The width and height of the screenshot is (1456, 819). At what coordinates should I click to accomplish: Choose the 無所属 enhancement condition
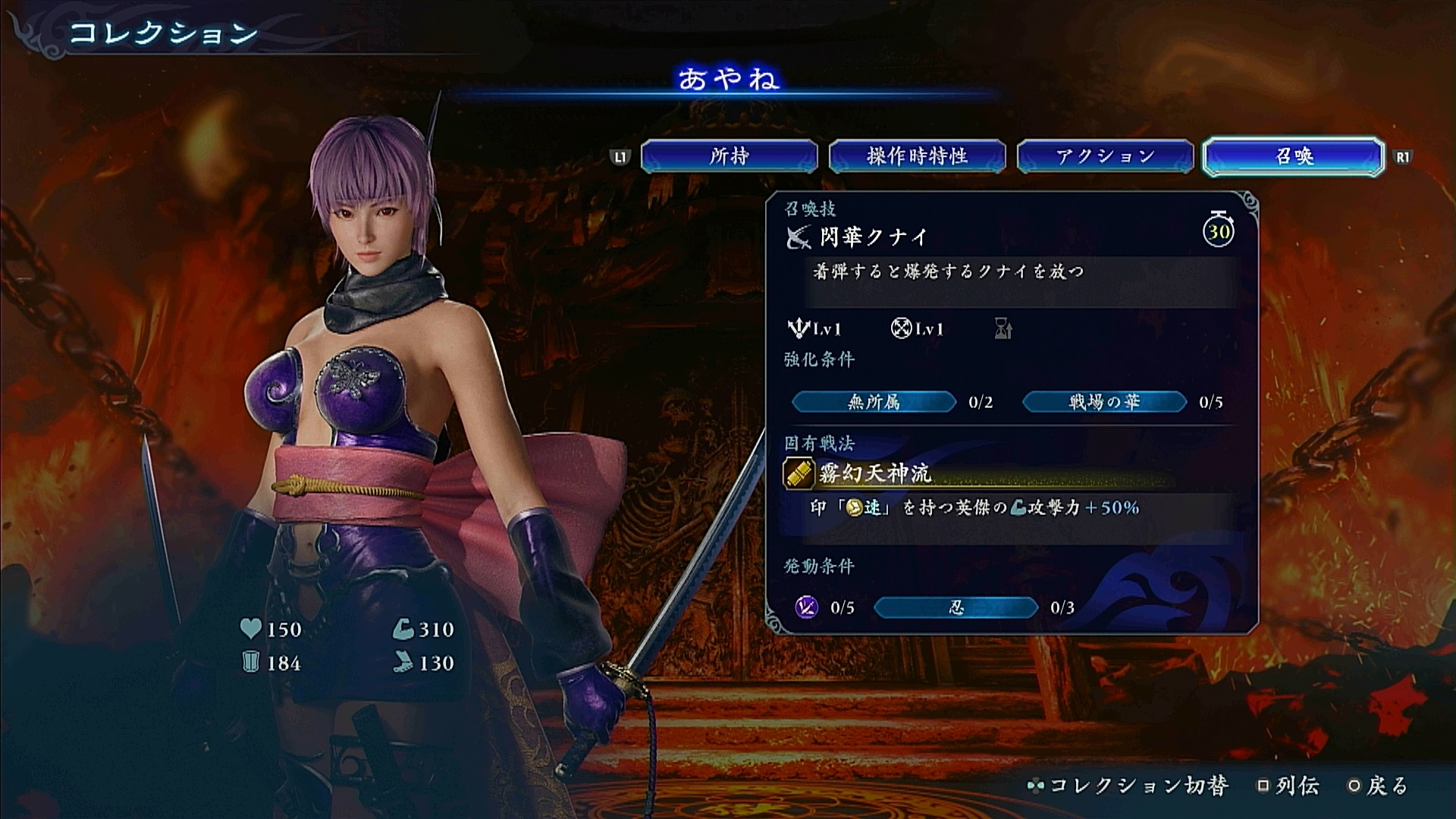874,402
